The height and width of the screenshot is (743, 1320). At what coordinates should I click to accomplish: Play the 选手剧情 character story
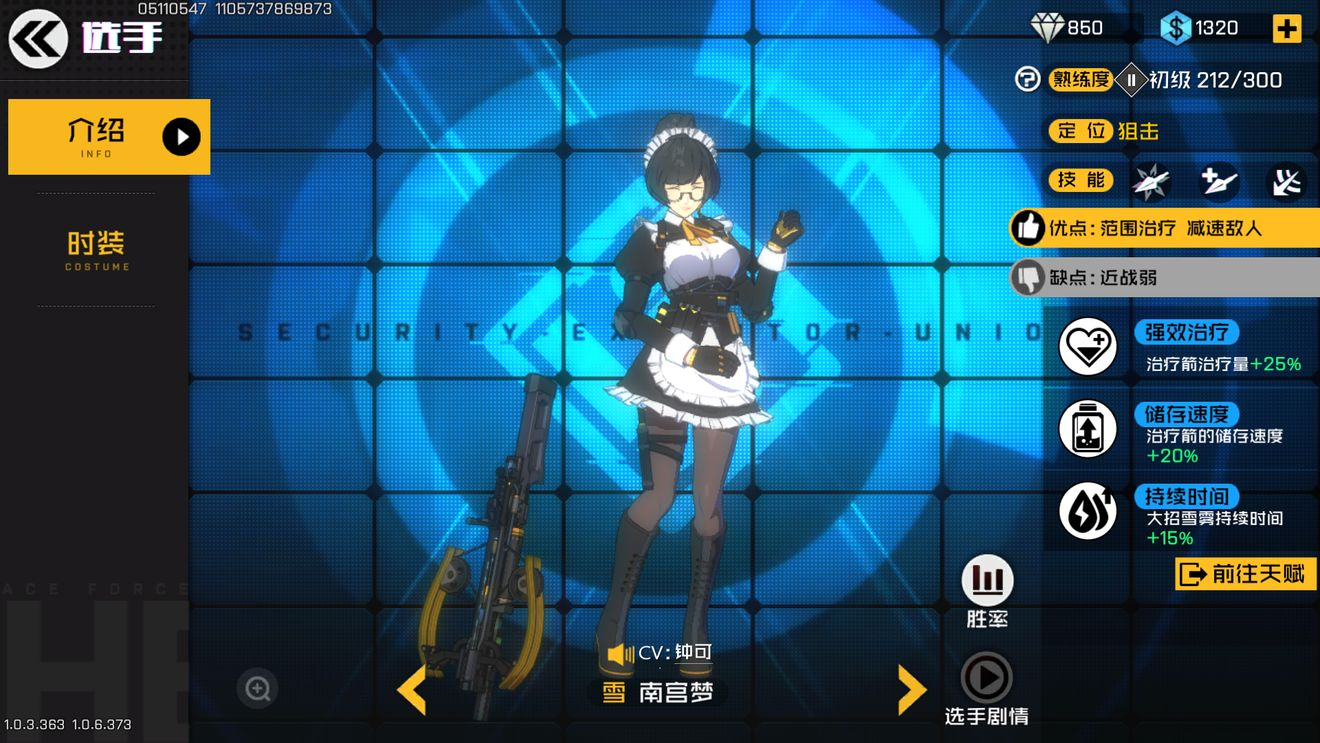(986, 679)
